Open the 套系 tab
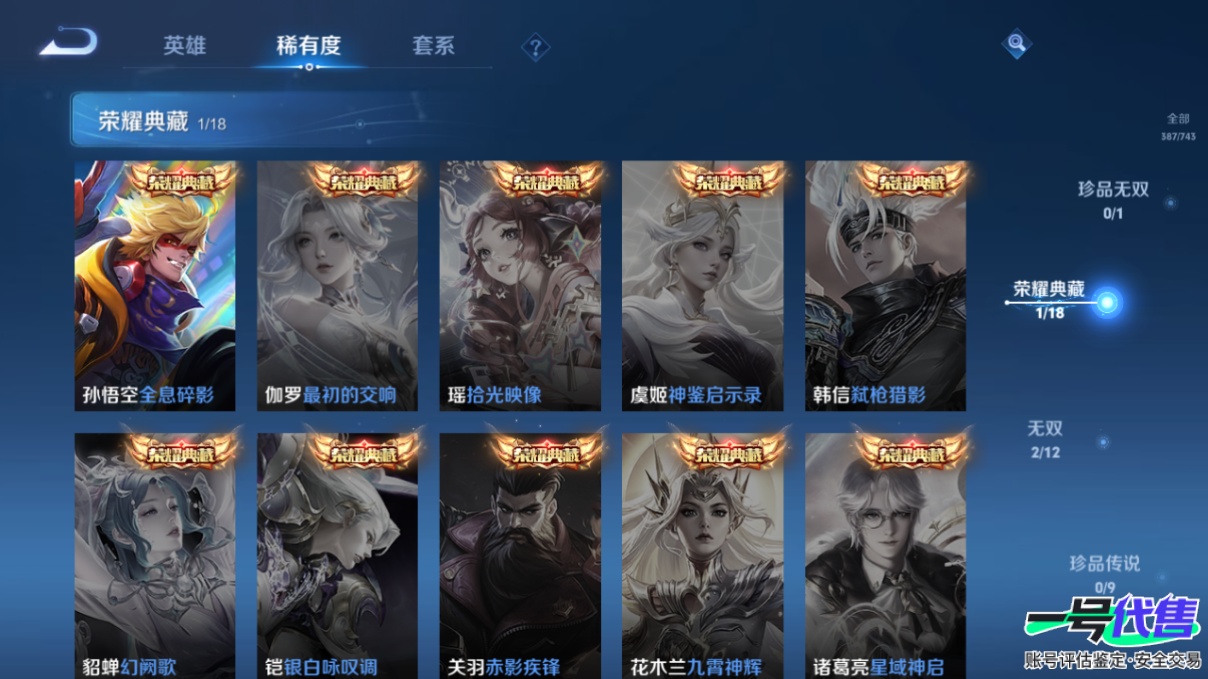The width and height of the screenshot is (1208, 679). pos(433,46)
